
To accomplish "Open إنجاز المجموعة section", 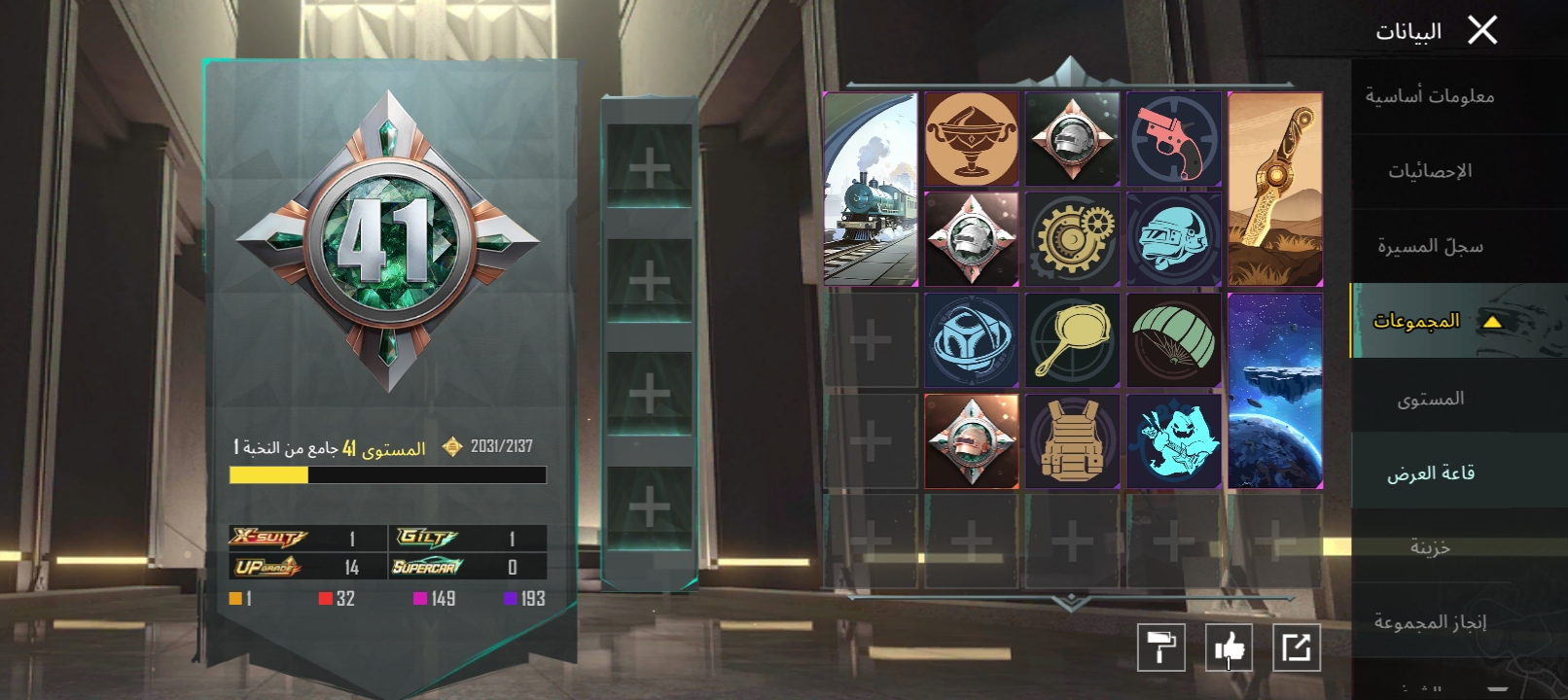I will click(x=1429, y=622).
